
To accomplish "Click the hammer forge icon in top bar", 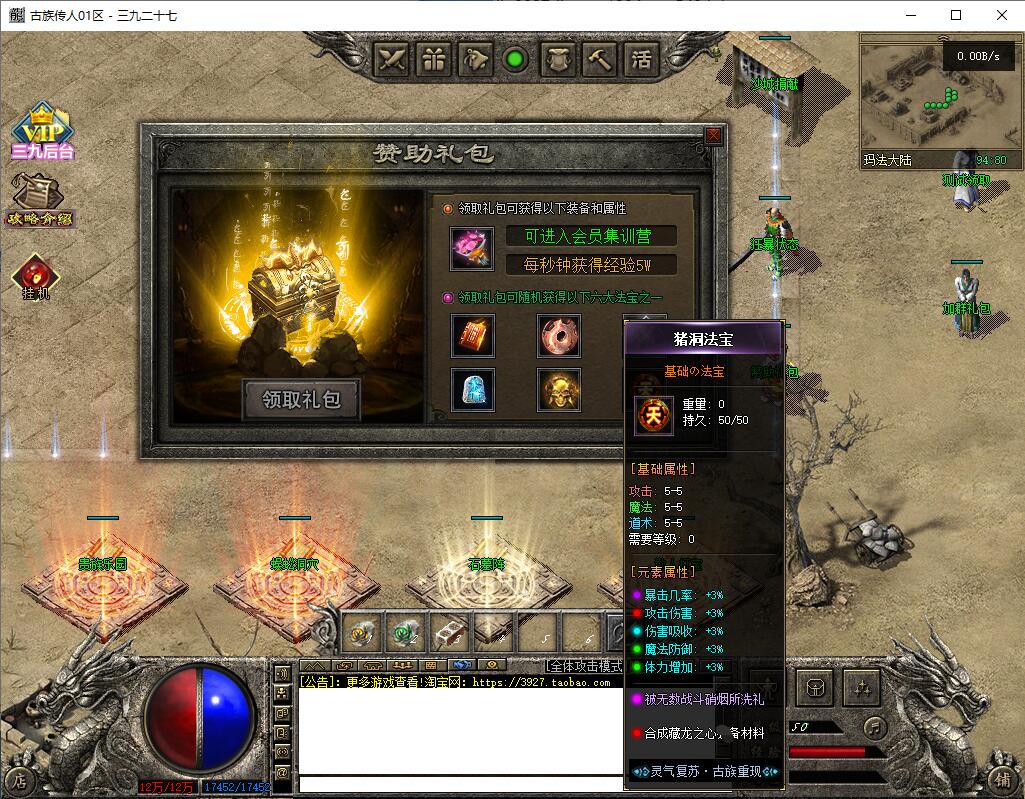I will coord(599,59).
